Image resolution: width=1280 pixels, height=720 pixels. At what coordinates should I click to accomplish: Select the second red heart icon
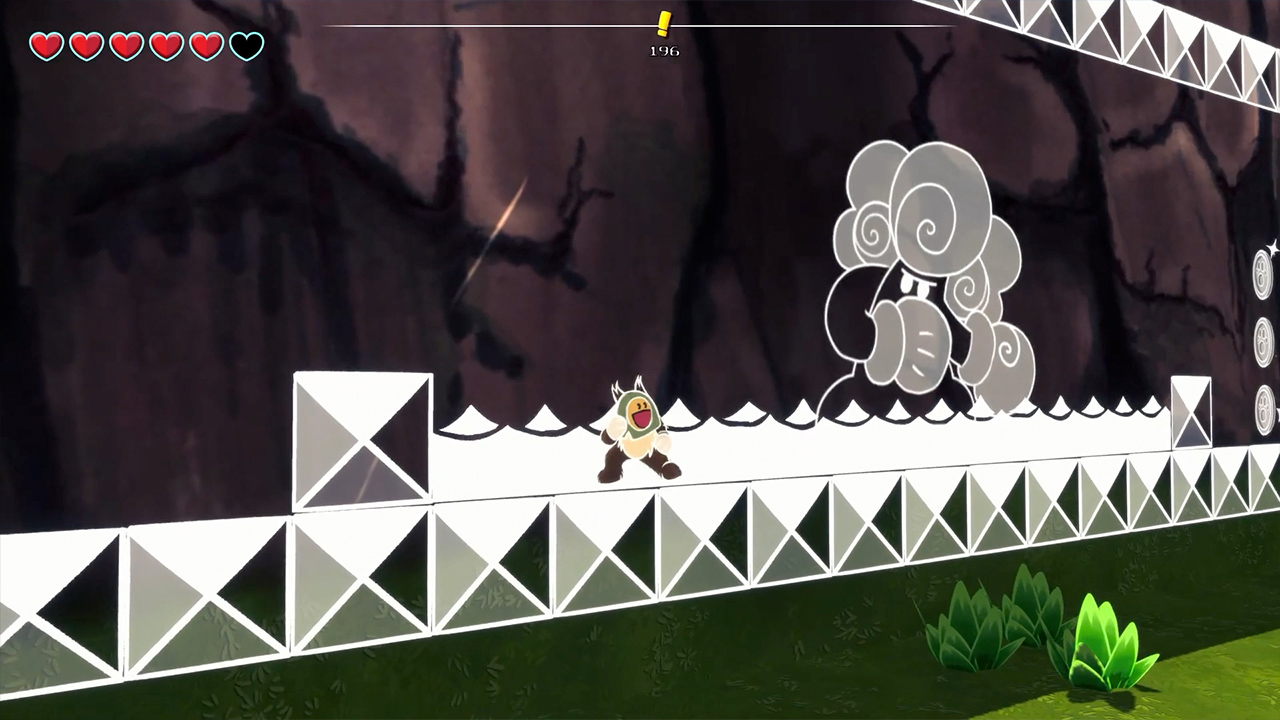(x=85, y=45)
